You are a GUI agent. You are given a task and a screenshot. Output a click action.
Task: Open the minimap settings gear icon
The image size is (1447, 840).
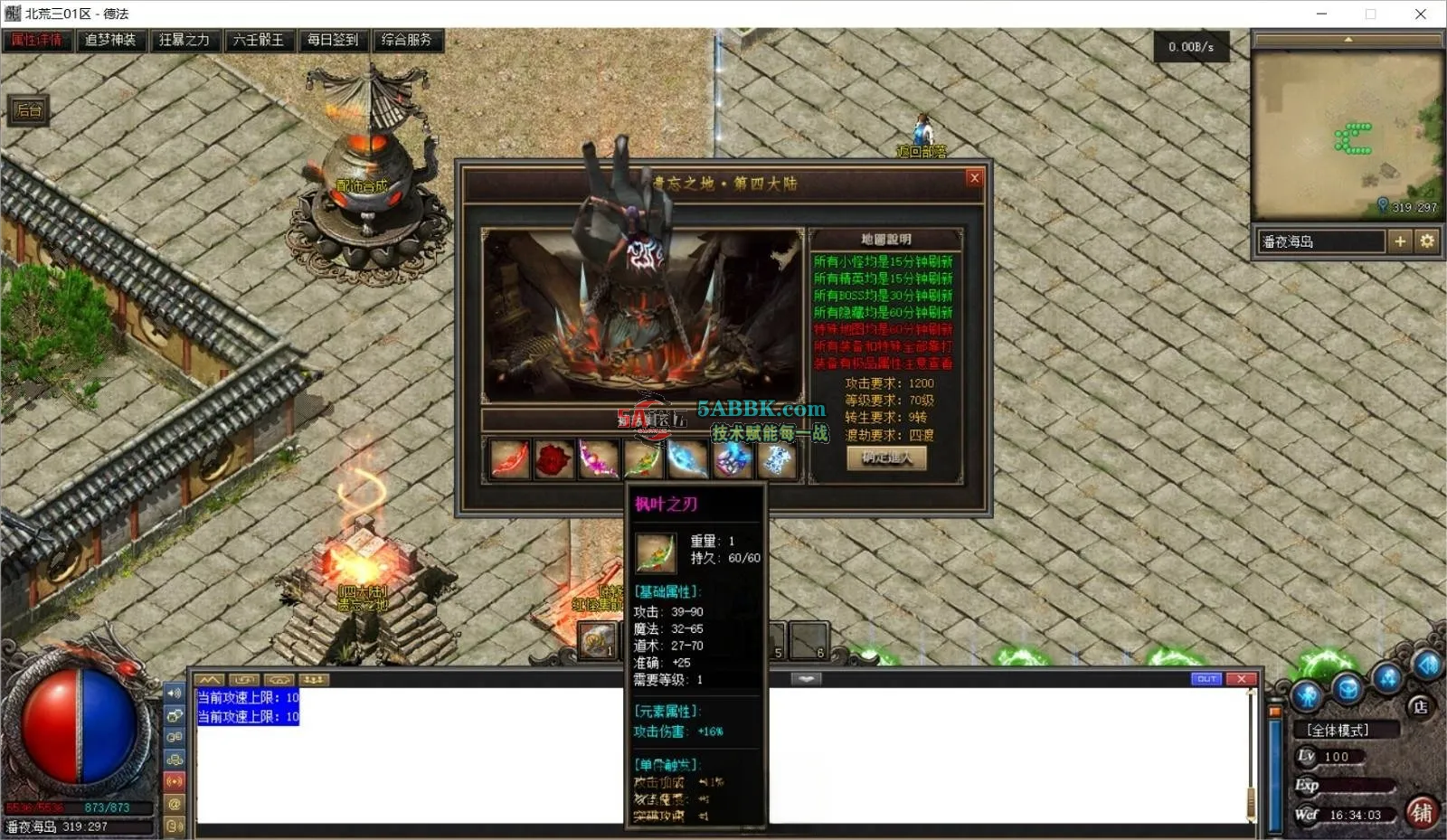[x=1427, y=241]
